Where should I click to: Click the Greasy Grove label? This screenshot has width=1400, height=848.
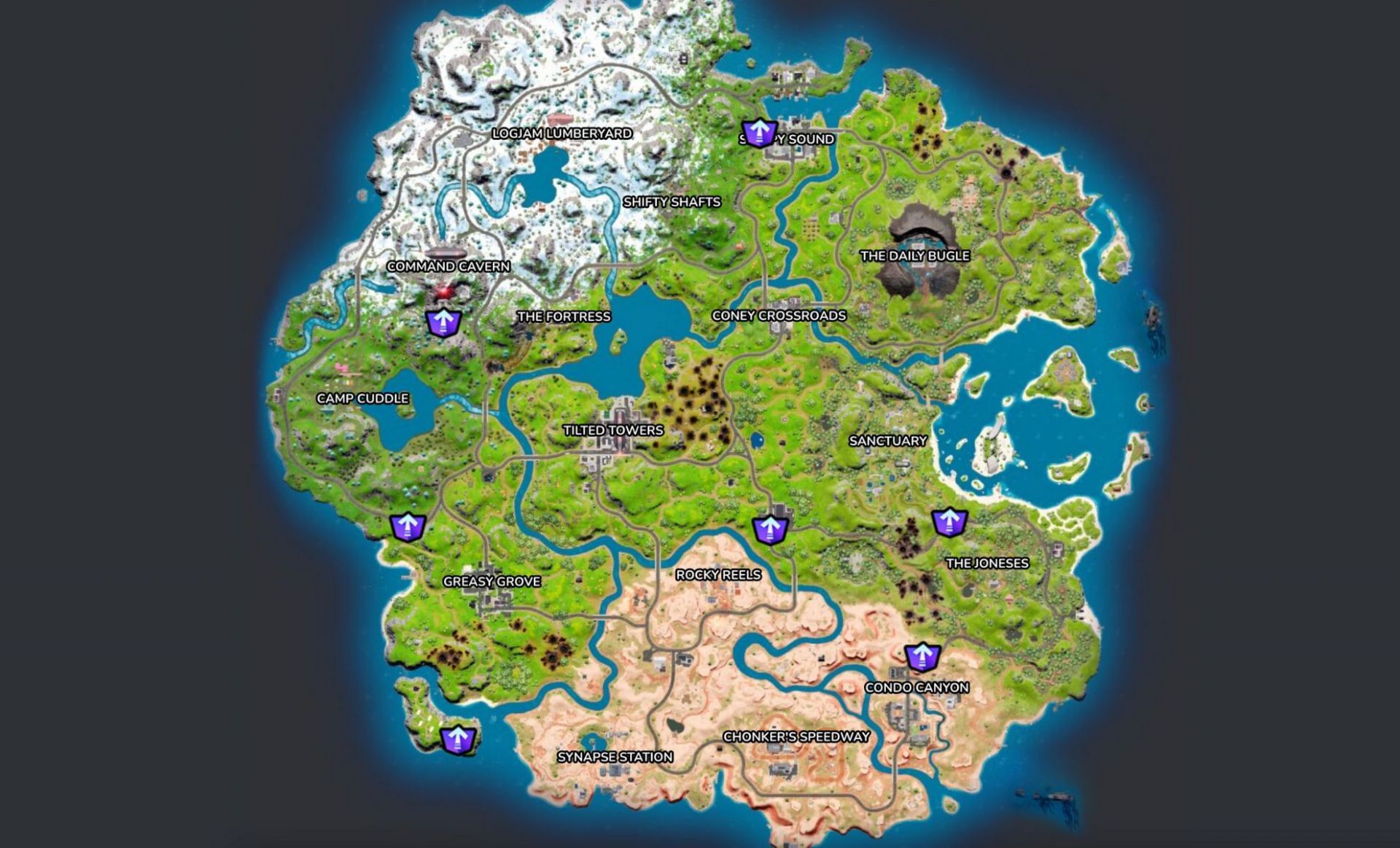(493, 582)
